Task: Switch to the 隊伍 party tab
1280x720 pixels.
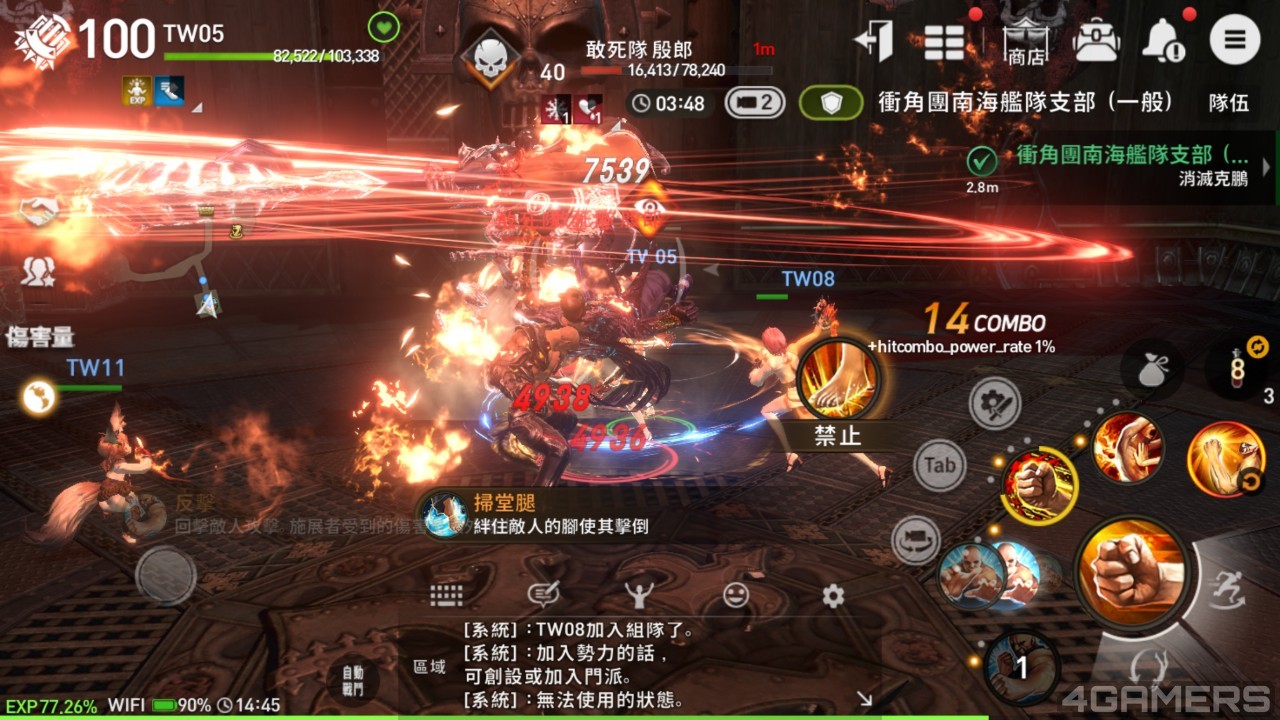Action: pos(1229,102)
